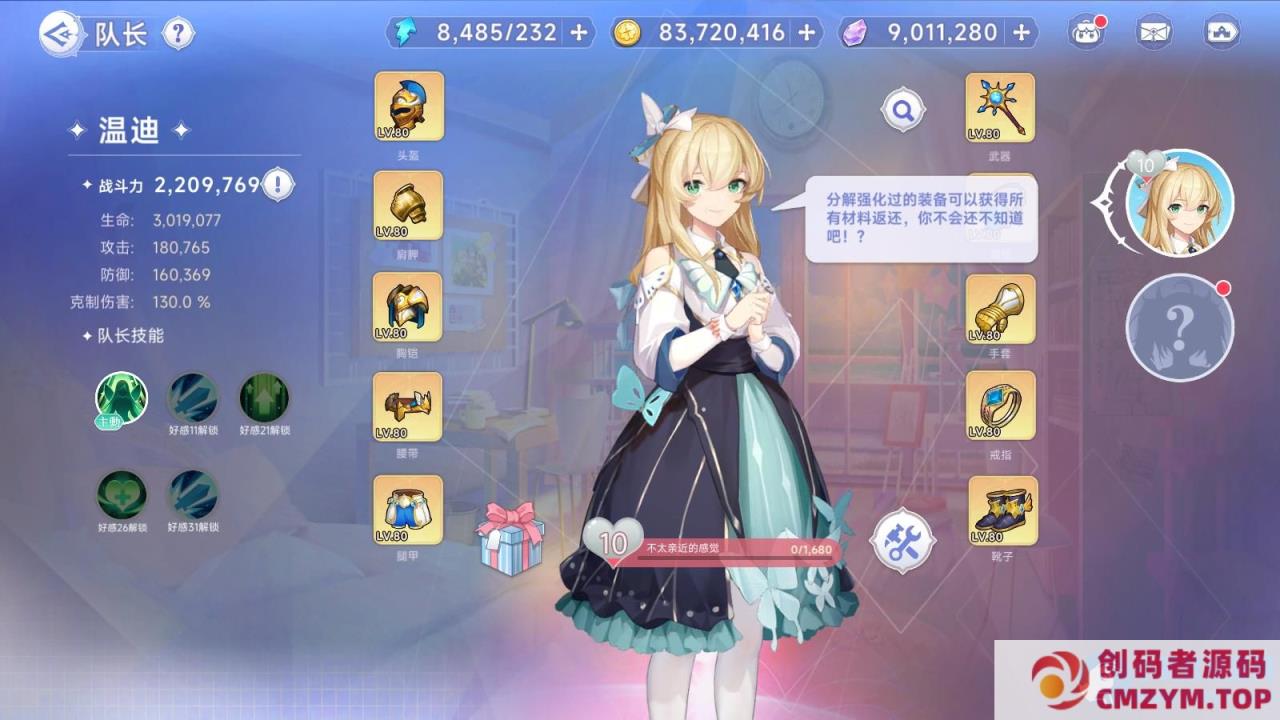Open the mail envelope icon

click(x=1152, y=32)
